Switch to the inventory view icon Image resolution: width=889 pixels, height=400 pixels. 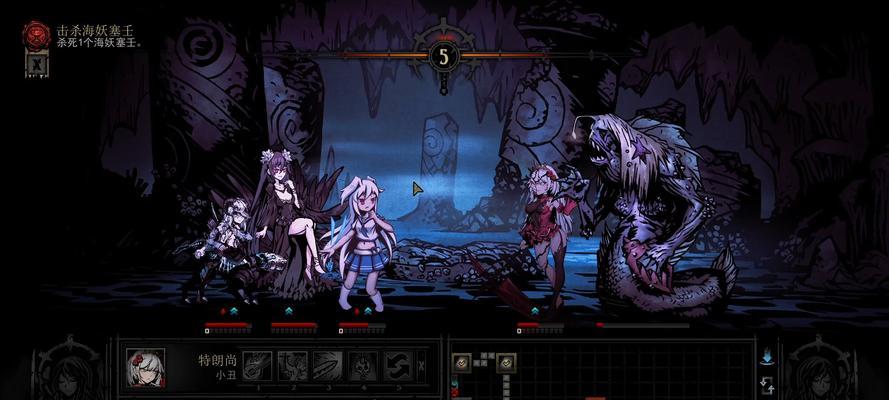(x=768, y=384)
